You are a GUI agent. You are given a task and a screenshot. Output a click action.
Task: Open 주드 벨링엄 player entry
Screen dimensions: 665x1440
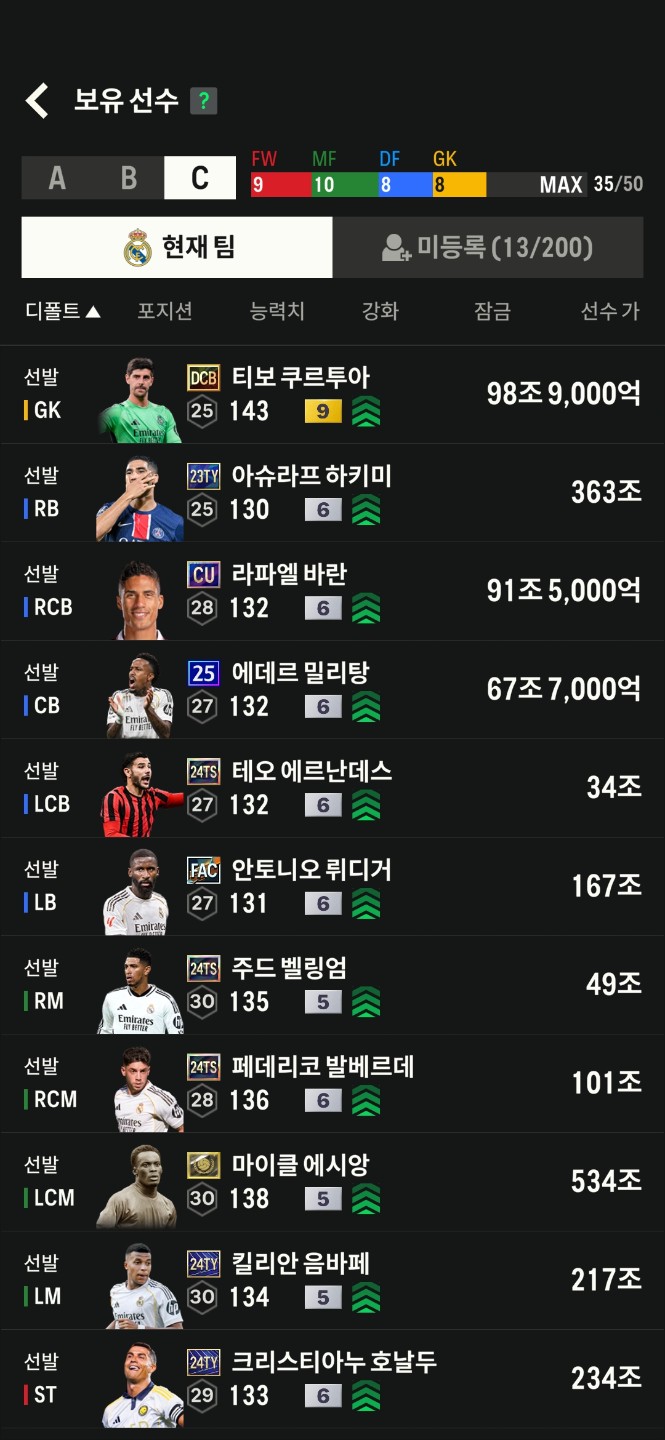coord(332,984)
